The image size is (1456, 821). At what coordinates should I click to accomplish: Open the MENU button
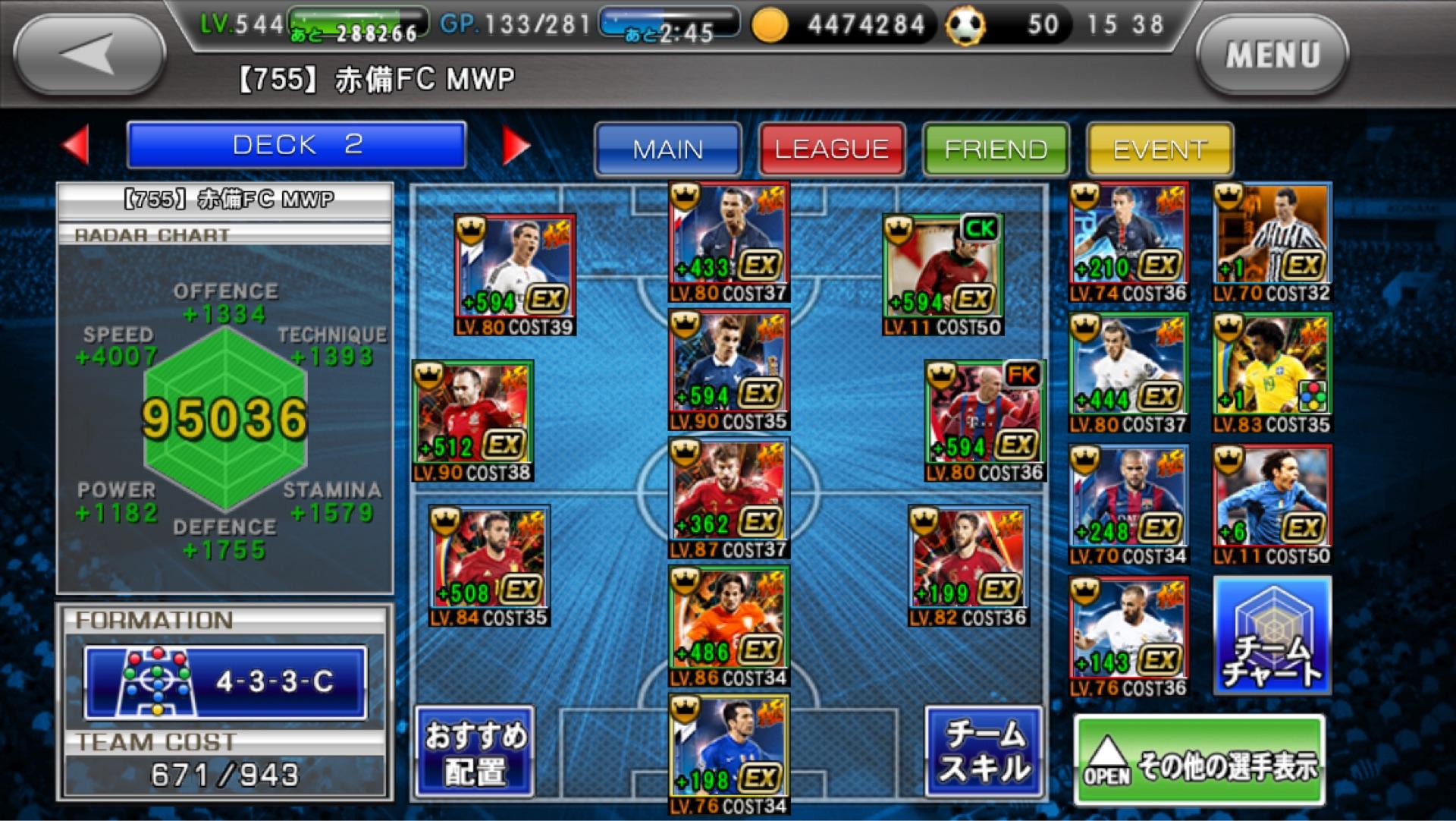[1272, 55]
